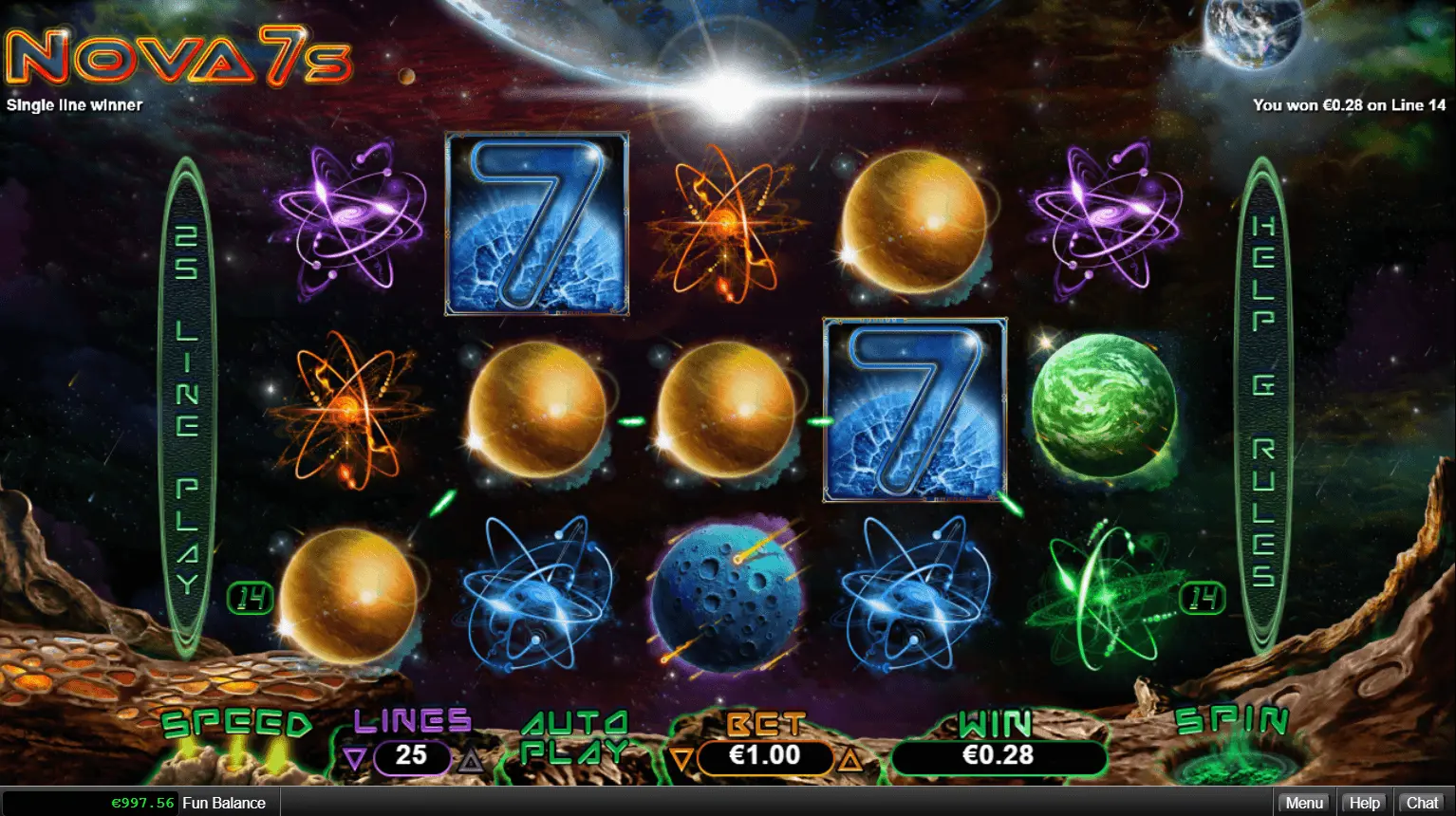Open Help & Rules panel
Viewport: 1456px width, 816px height.
1262,403
